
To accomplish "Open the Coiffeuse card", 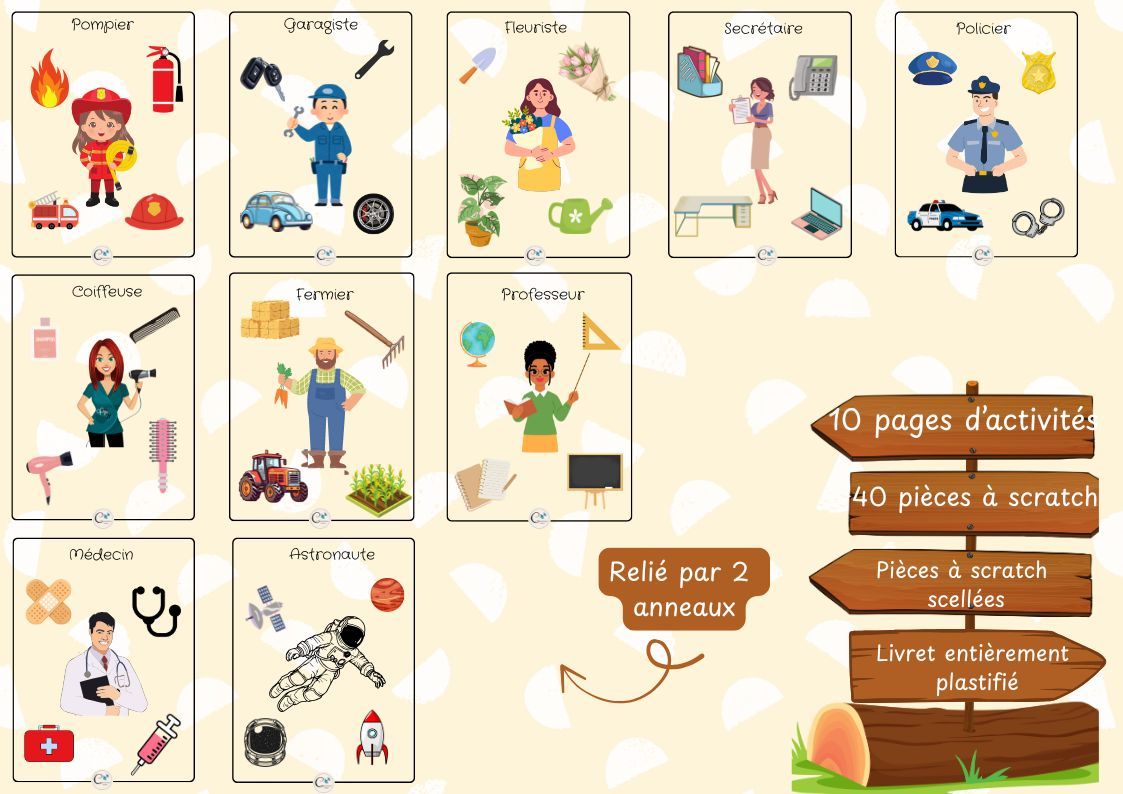I will click(x=103, y=398).
